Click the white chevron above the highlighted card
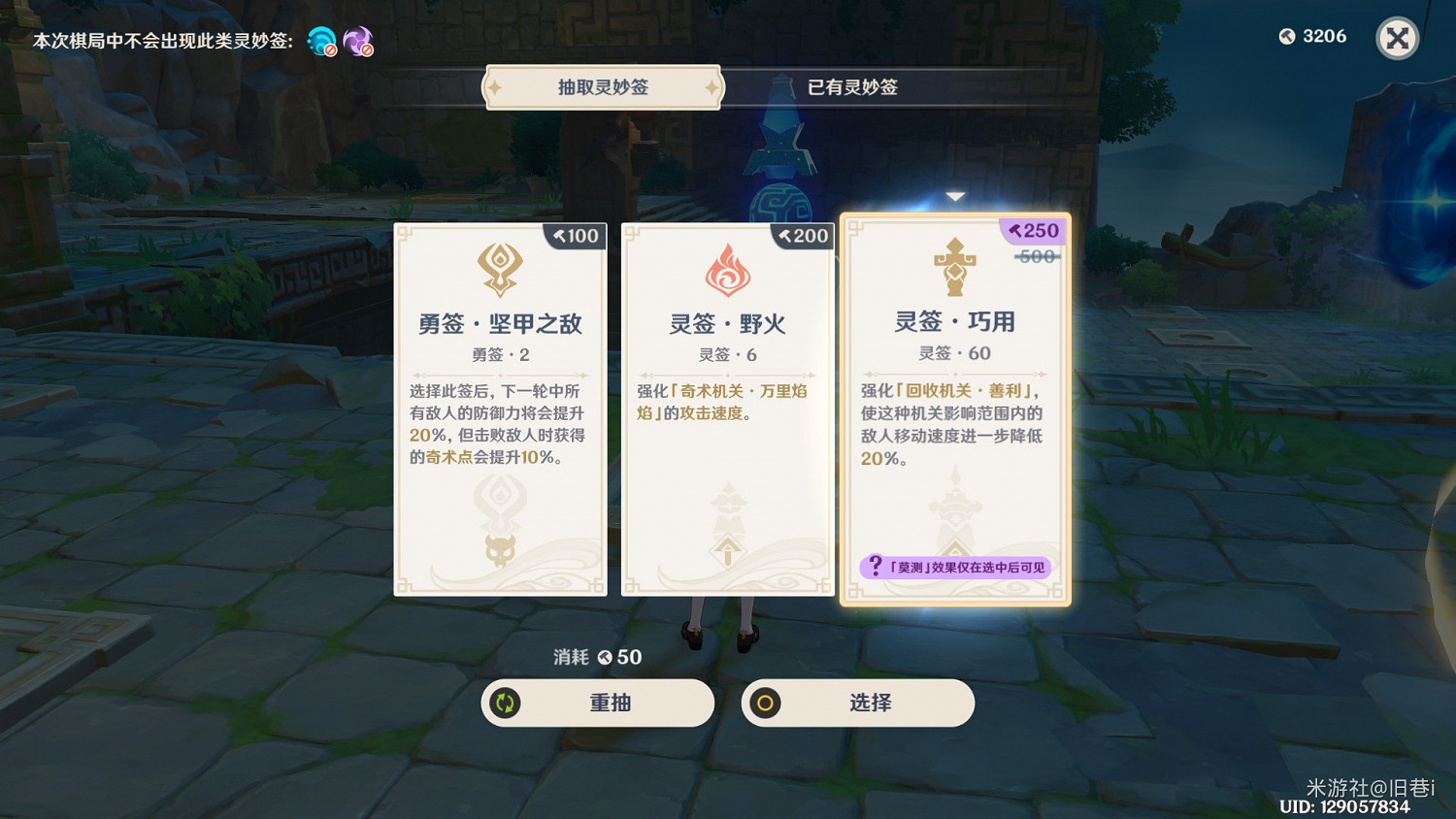The image size is (1456, 819). pos(955,195)
